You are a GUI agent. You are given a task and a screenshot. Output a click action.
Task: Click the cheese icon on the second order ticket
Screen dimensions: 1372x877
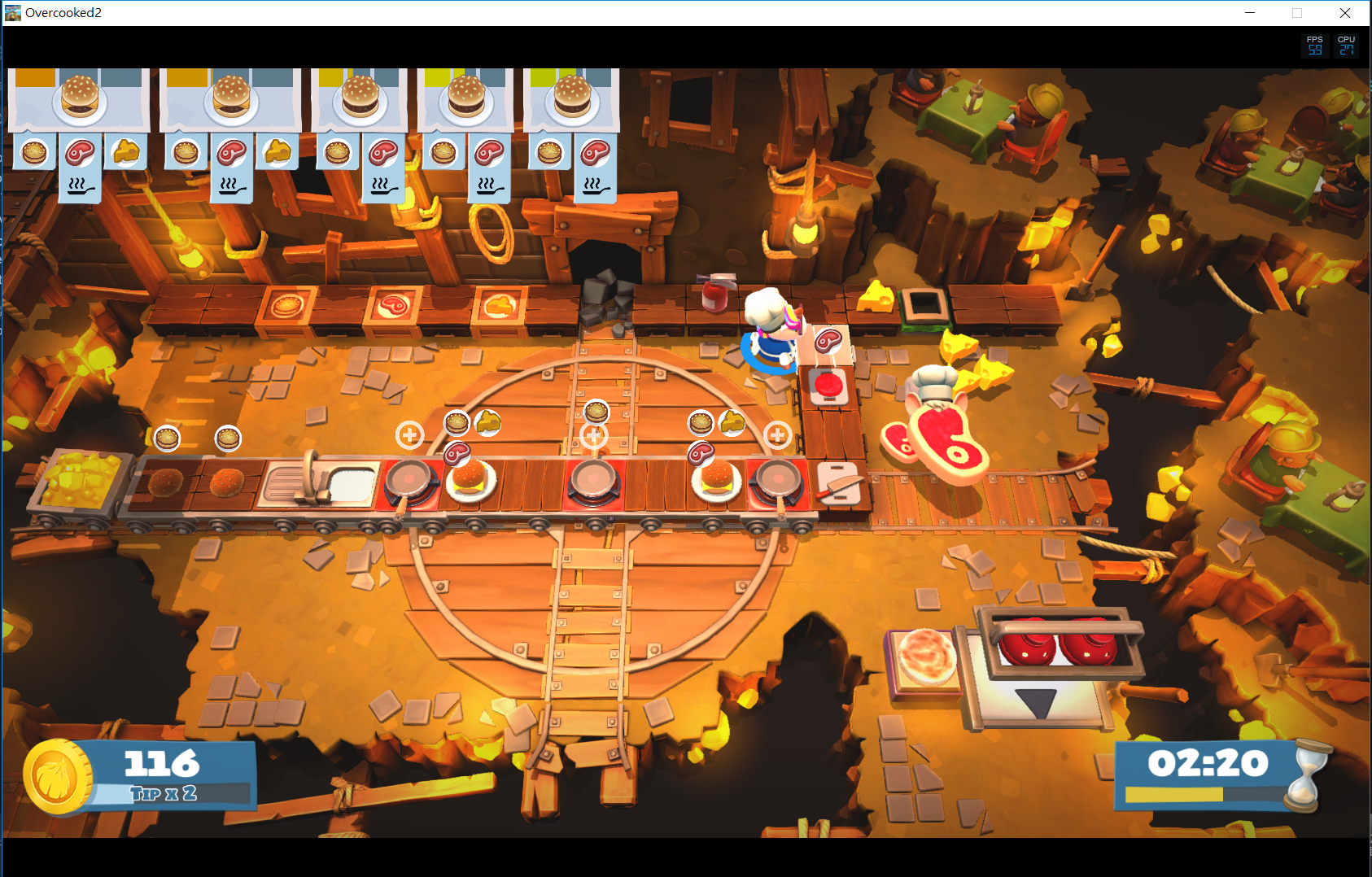pyautogui.click(x=277, y=153)
